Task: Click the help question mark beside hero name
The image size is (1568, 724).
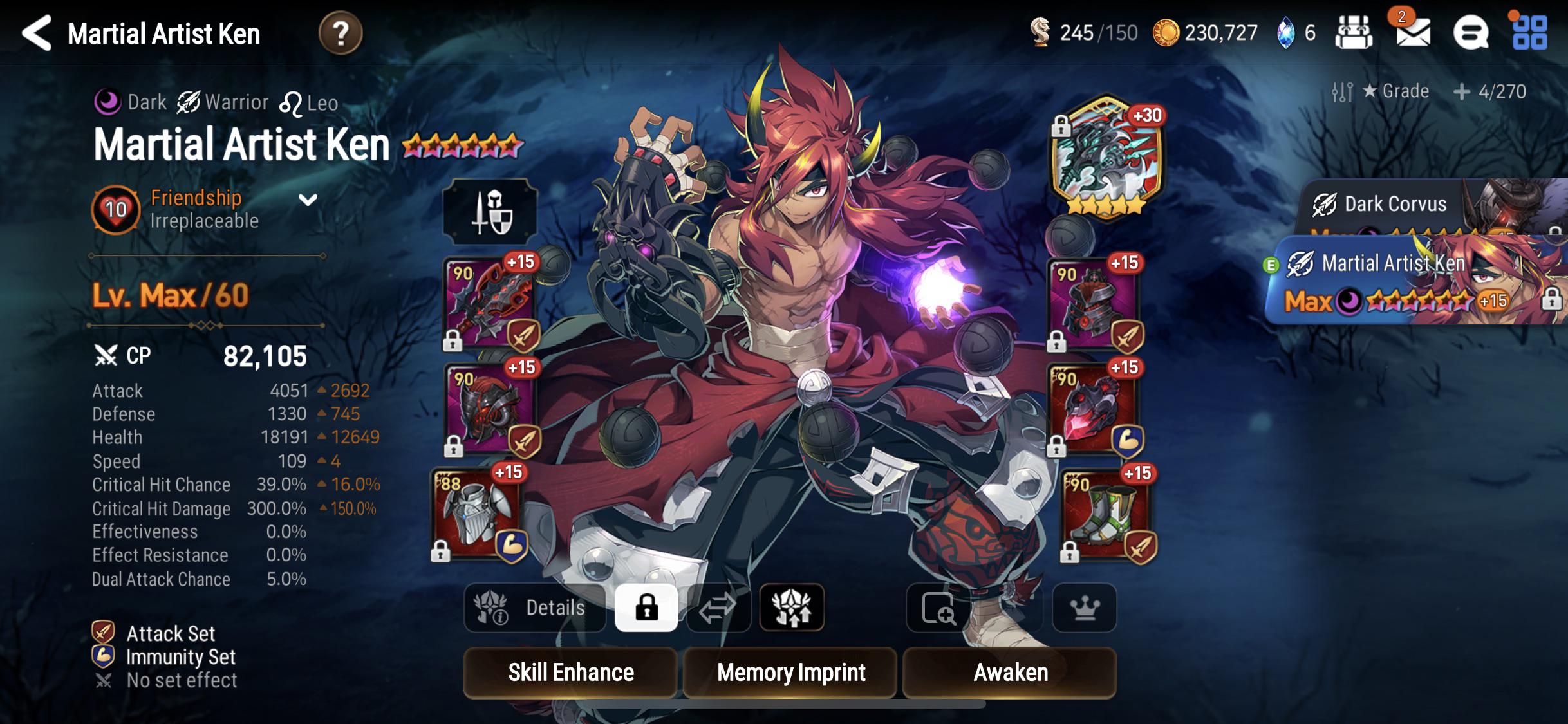Action: 341,32
